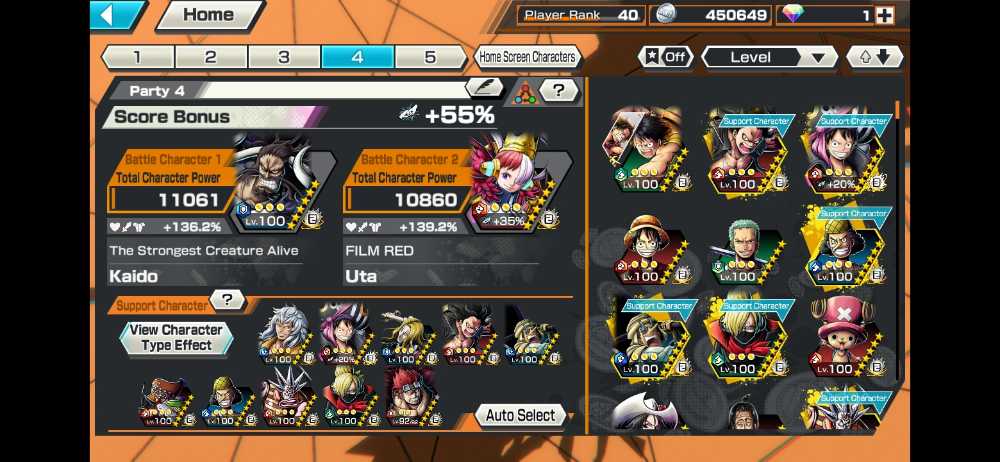Switch to party tab 1

(x=137, y=57)
